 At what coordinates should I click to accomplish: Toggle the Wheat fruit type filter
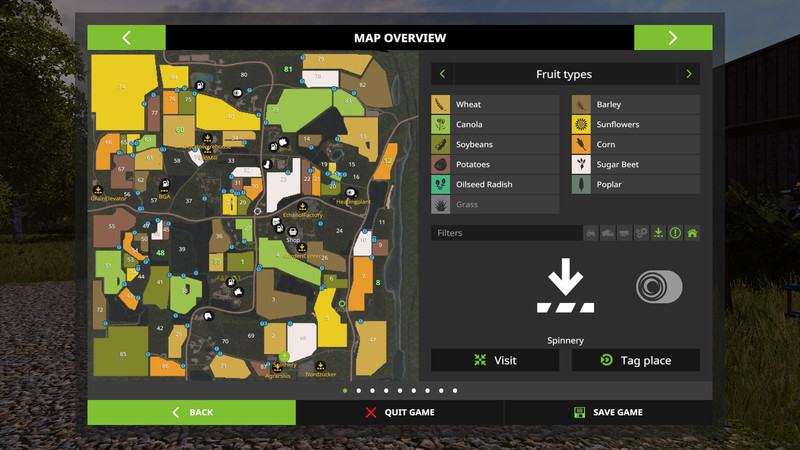point(495,104)
